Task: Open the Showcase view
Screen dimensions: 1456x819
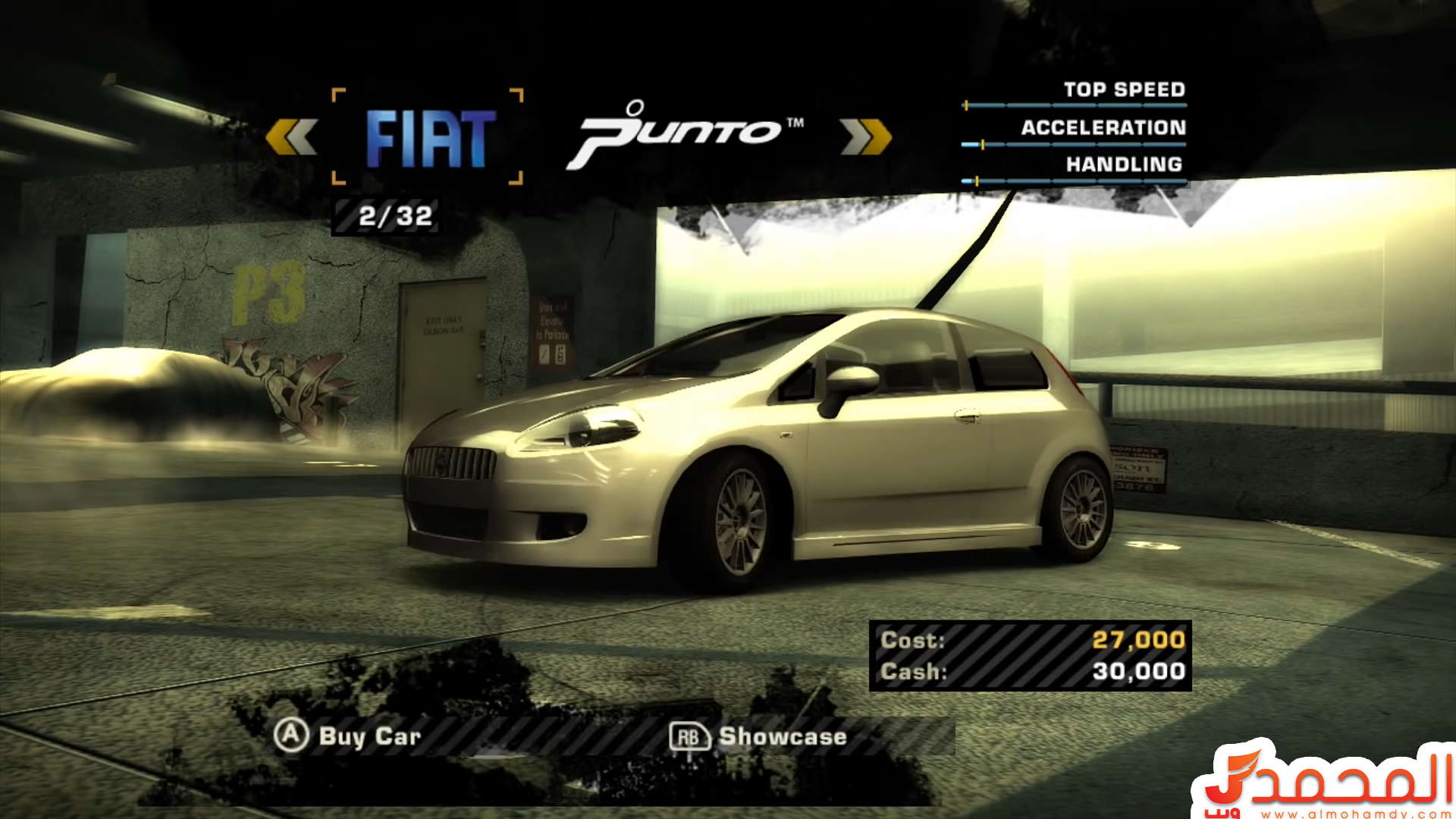Action: [x=758, y=736]
